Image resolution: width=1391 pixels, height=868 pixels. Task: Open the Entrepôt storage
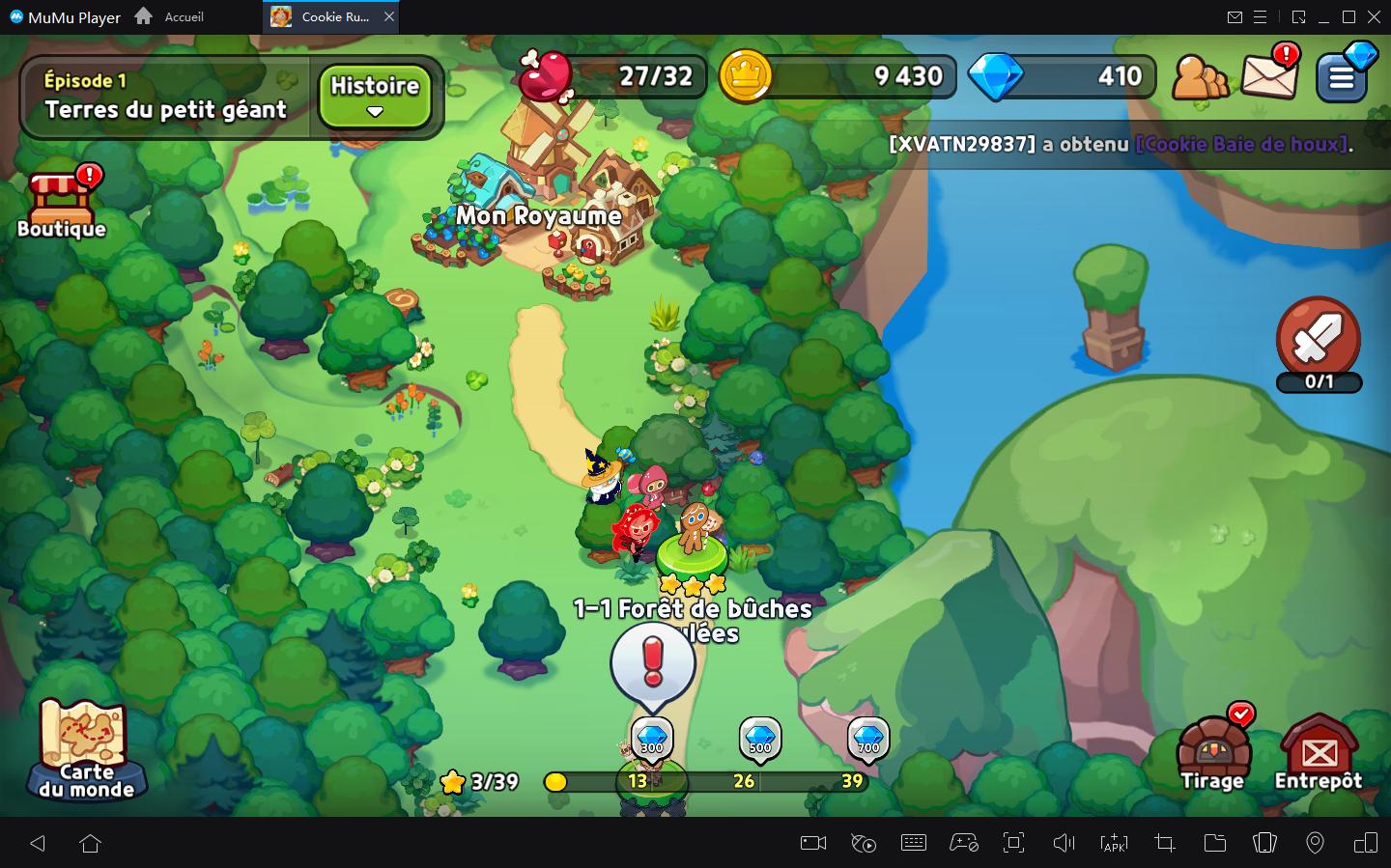tap(1319, 754)
